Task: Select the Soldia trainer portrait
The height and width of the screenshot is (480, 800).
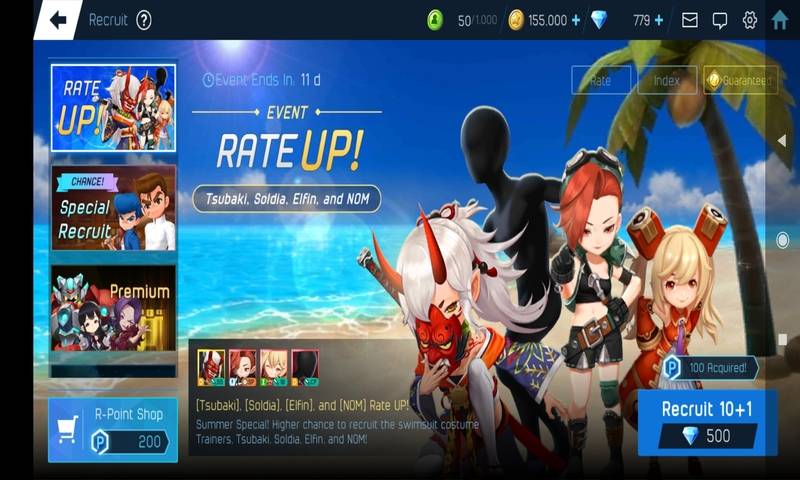Action: click(242, 366)
